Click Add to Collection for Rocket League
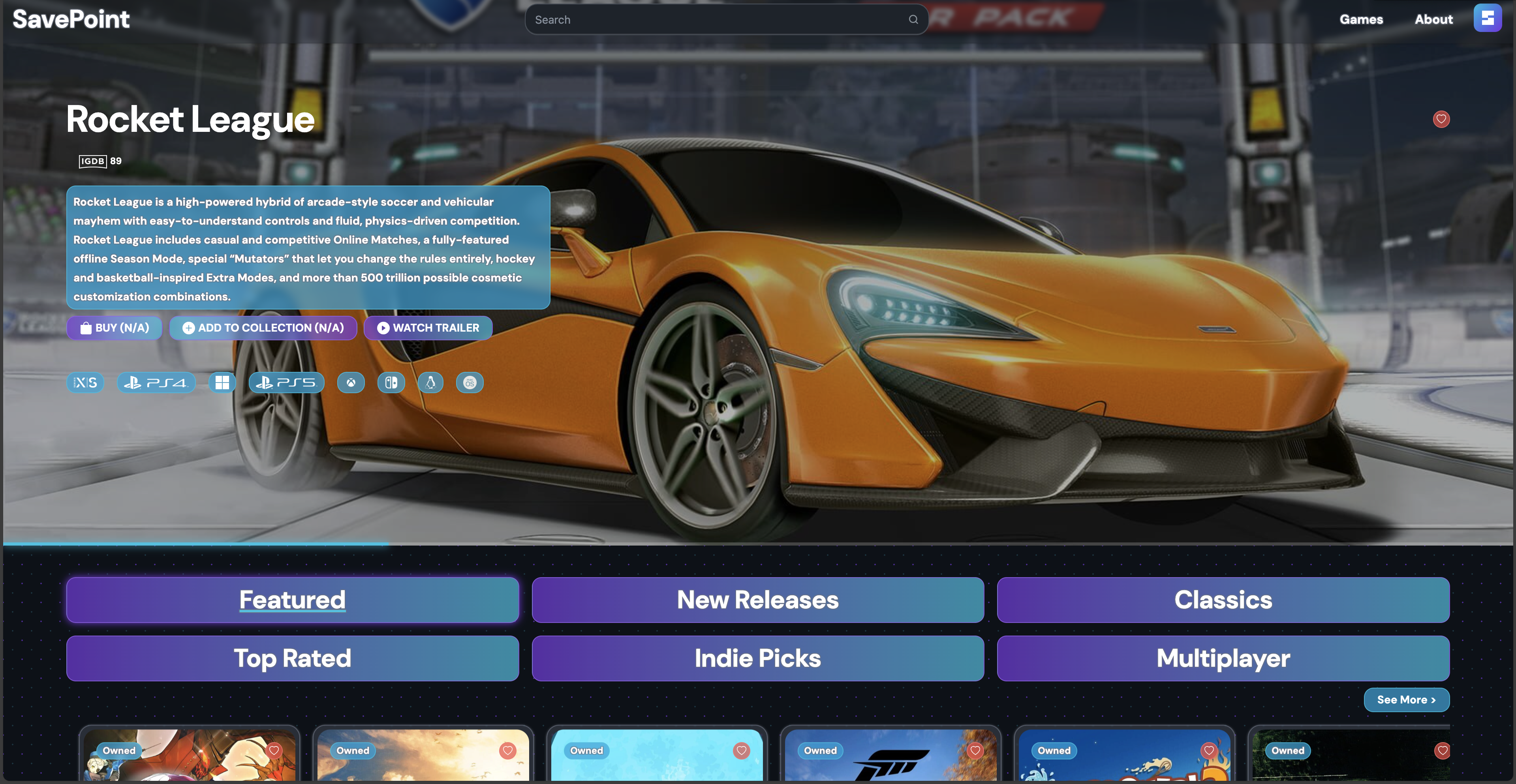This screenshot has width=1516, height=784. 263,328
